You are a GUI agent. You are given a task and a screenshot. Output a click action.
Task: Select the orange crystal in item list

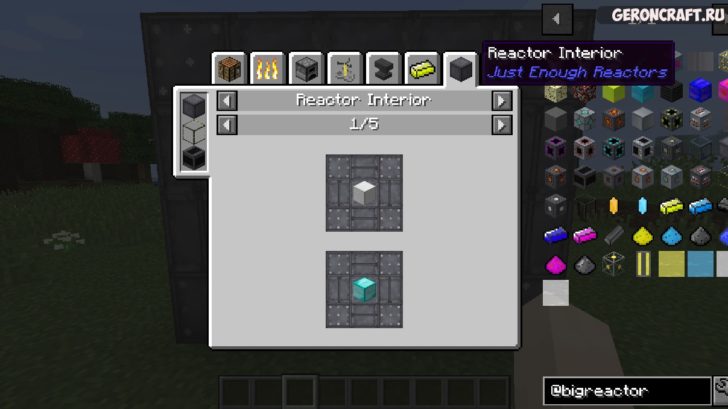614,207
